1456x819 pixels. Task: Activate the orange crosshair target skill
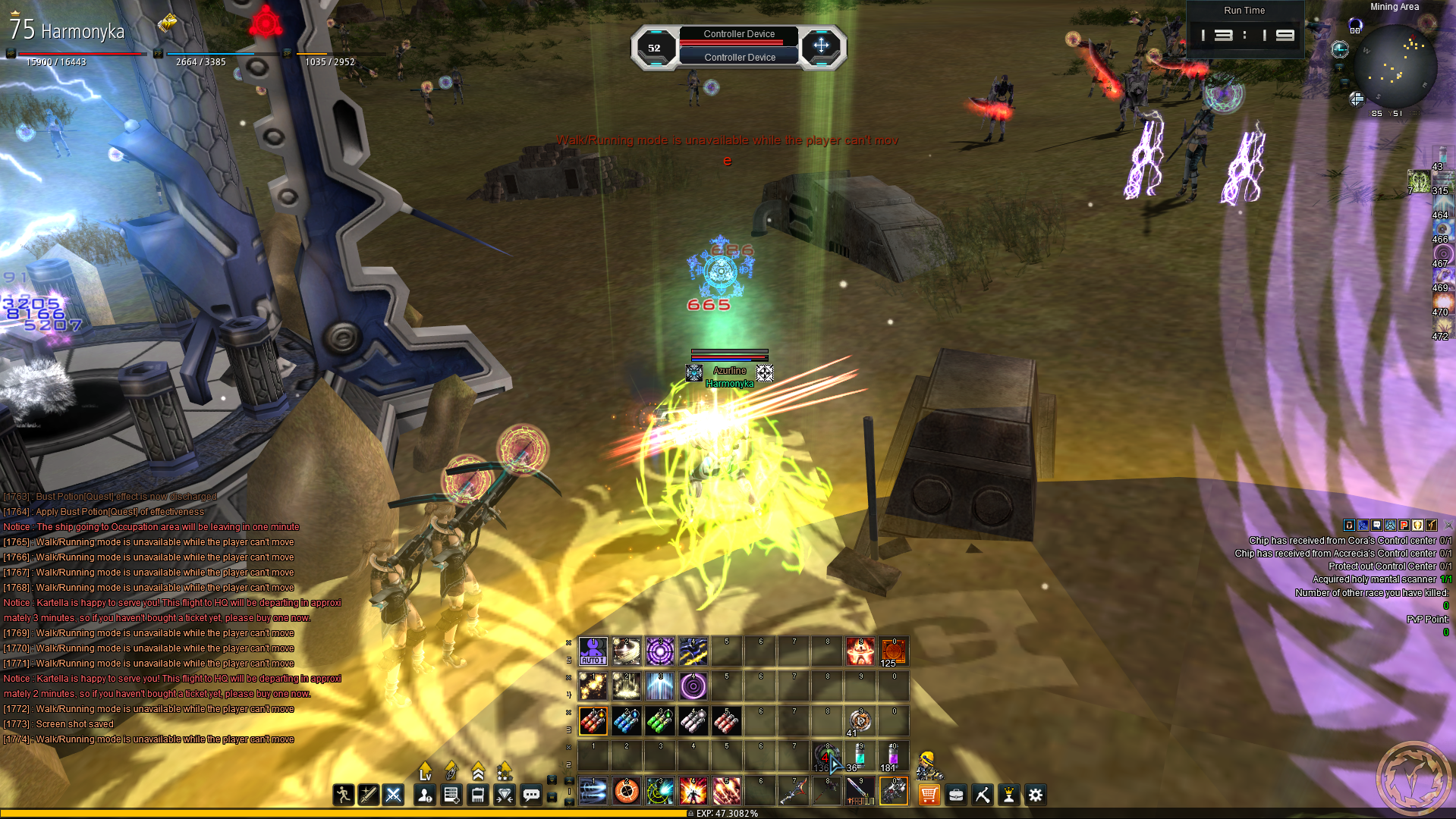coord(626,791)
